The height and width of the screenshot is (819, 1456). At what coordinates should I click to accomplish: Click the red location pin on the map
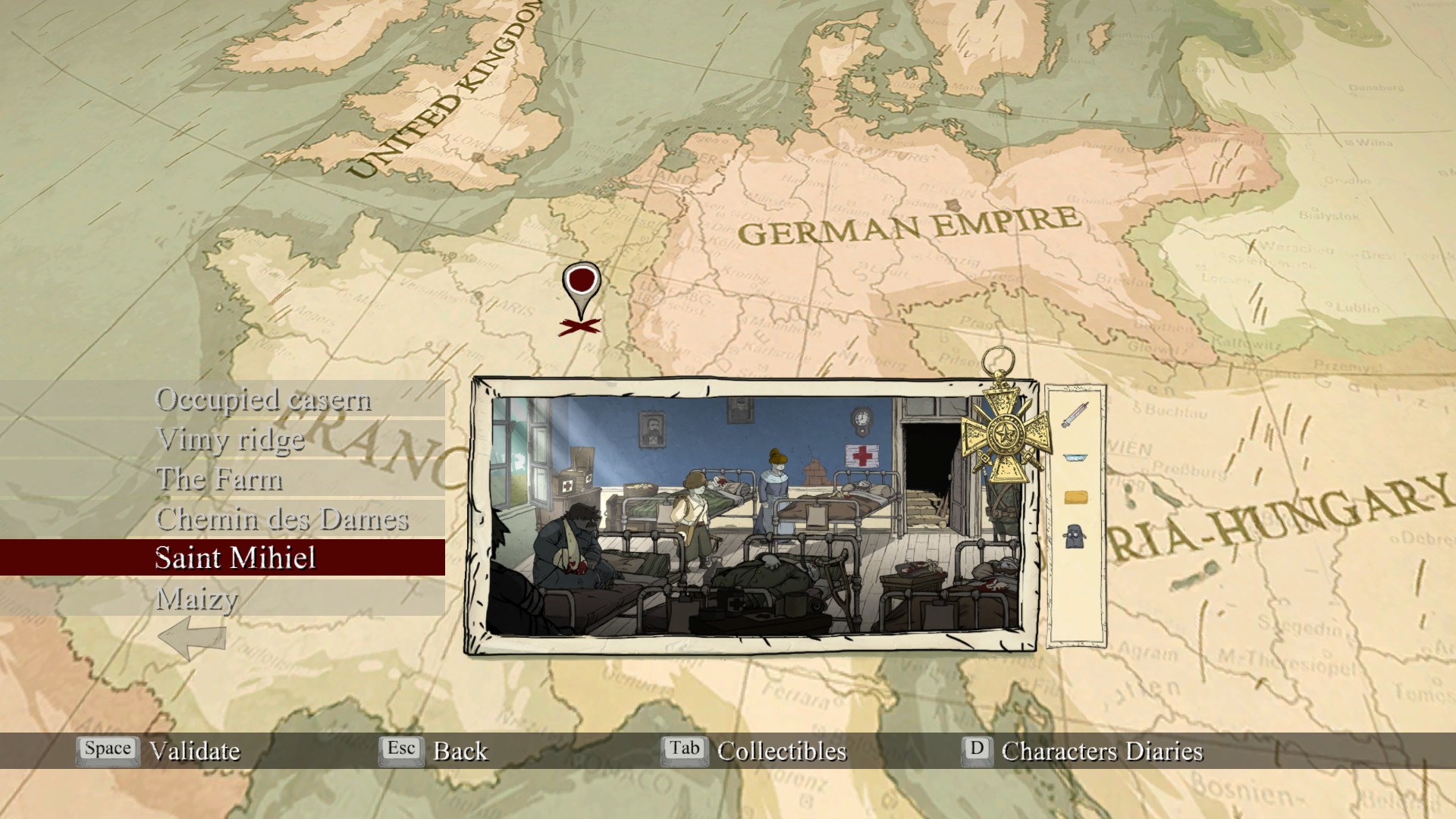582,282
